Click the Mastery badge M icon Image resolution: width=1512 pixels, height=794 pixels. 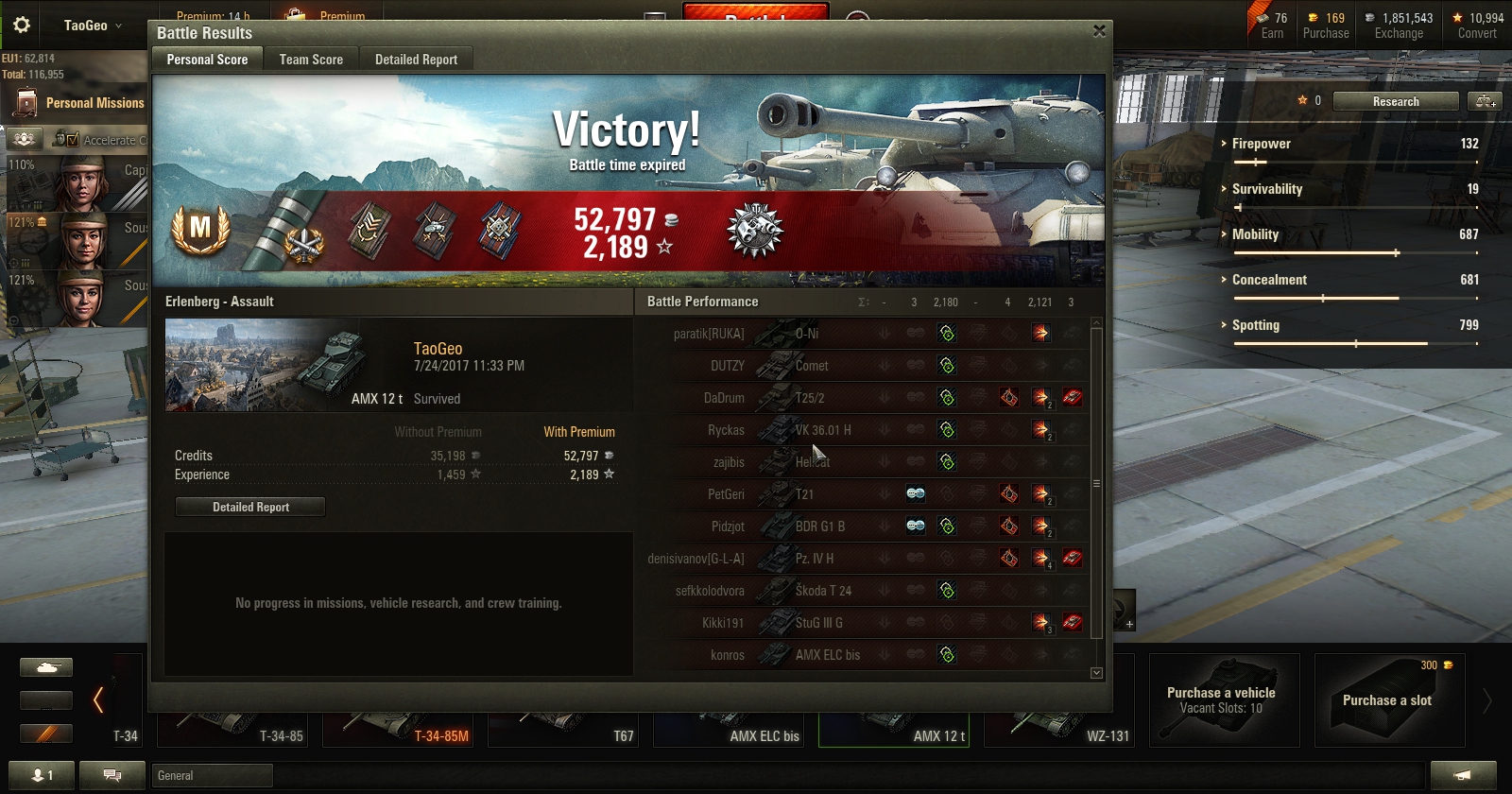tap(200, 229)
